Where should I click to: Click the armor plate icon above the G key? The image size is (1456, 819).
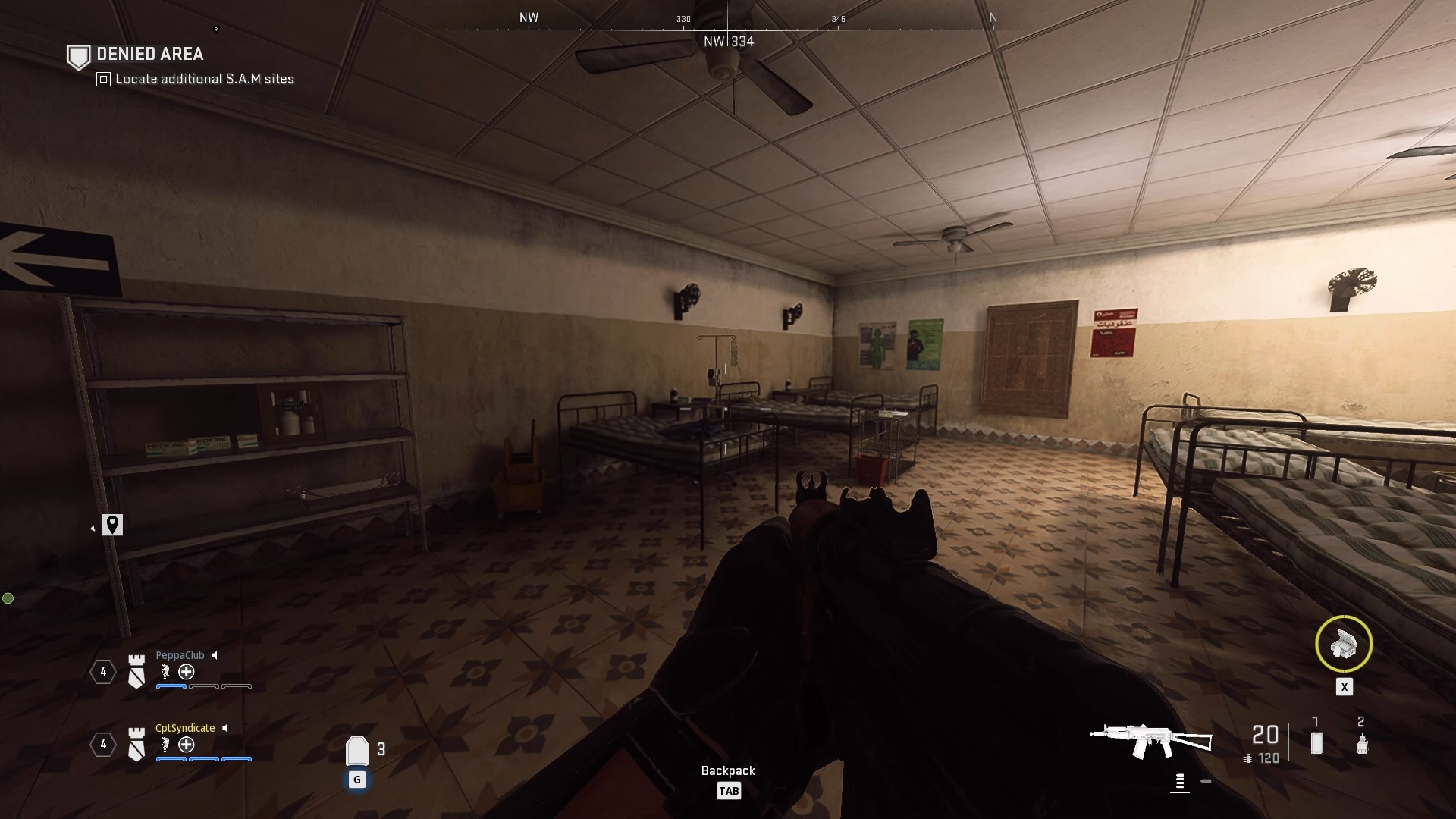[x=357, y=750]
